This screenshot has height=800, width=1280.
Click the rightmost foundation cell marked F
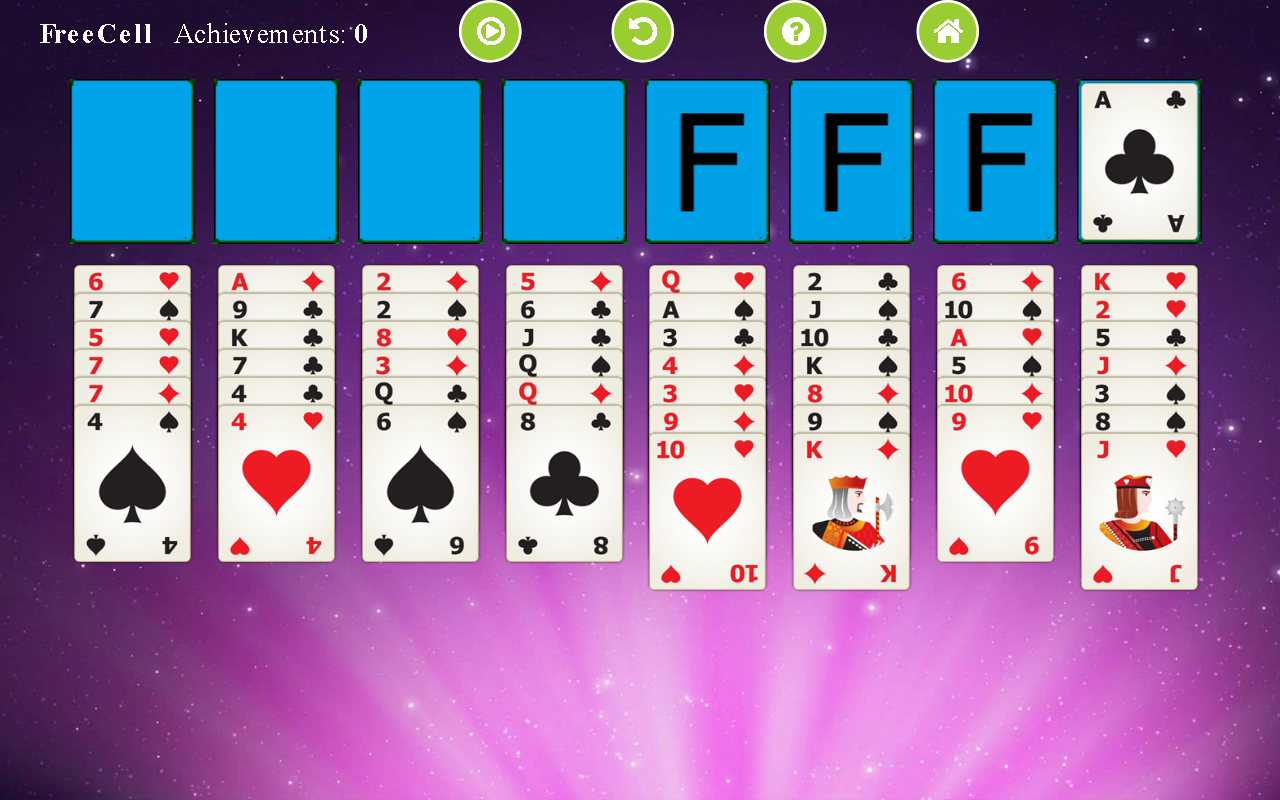(x=994, y=160)
